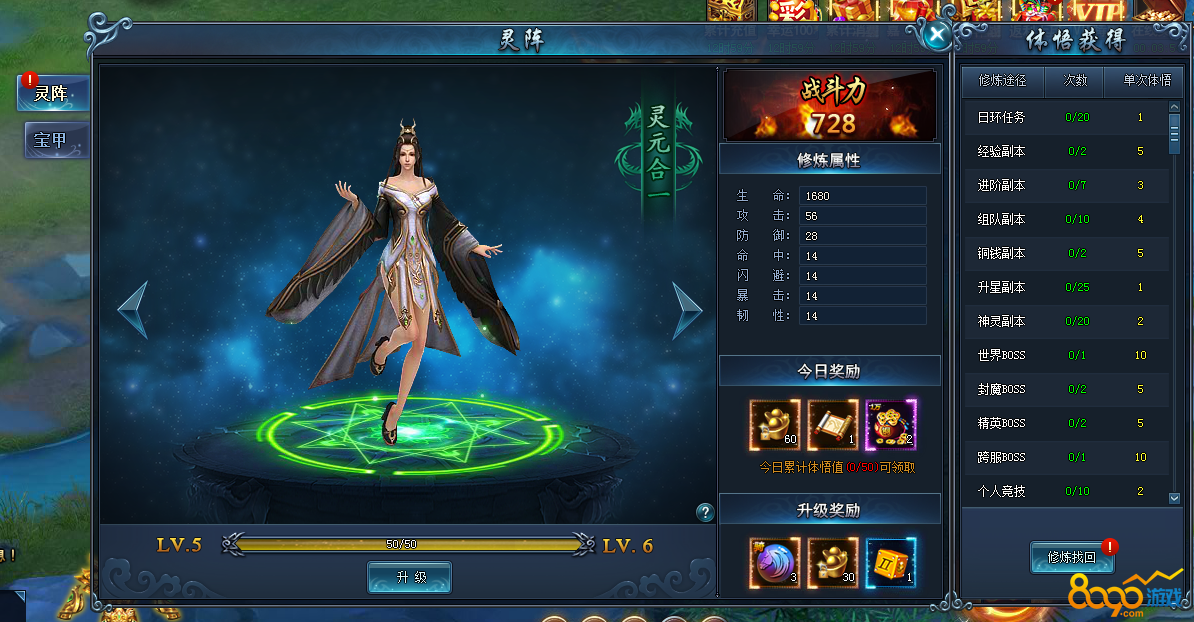
Task: Select the purple orb upgrade reward
Action: [x=775, y=563]
